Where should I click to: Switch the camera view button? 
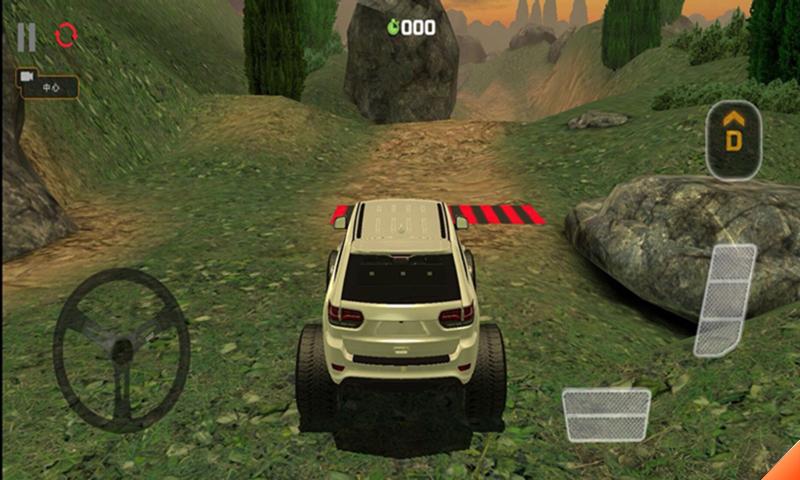point(46,86)
